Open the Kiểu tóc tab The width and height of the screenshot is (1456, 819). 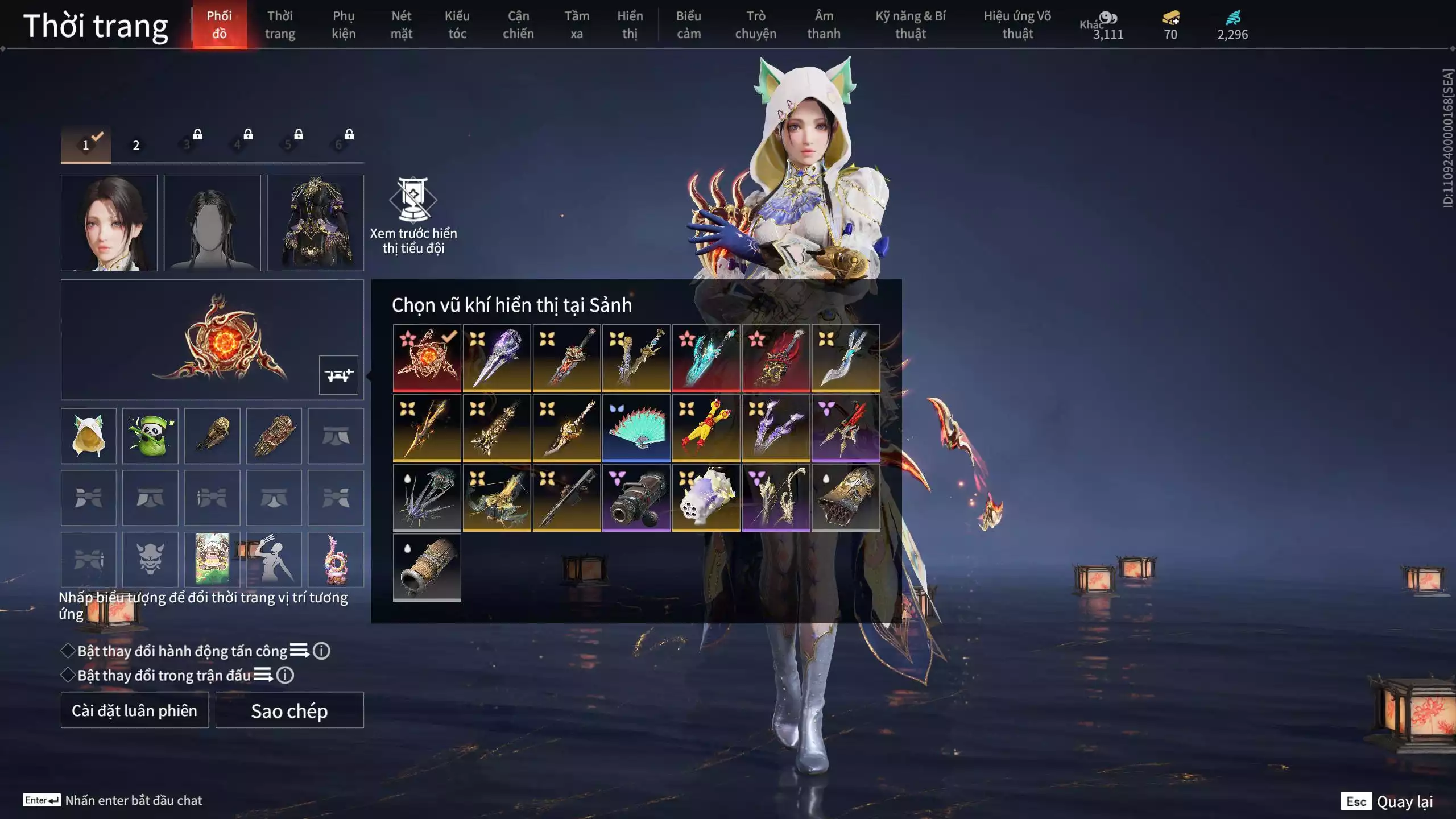[457, 25]
